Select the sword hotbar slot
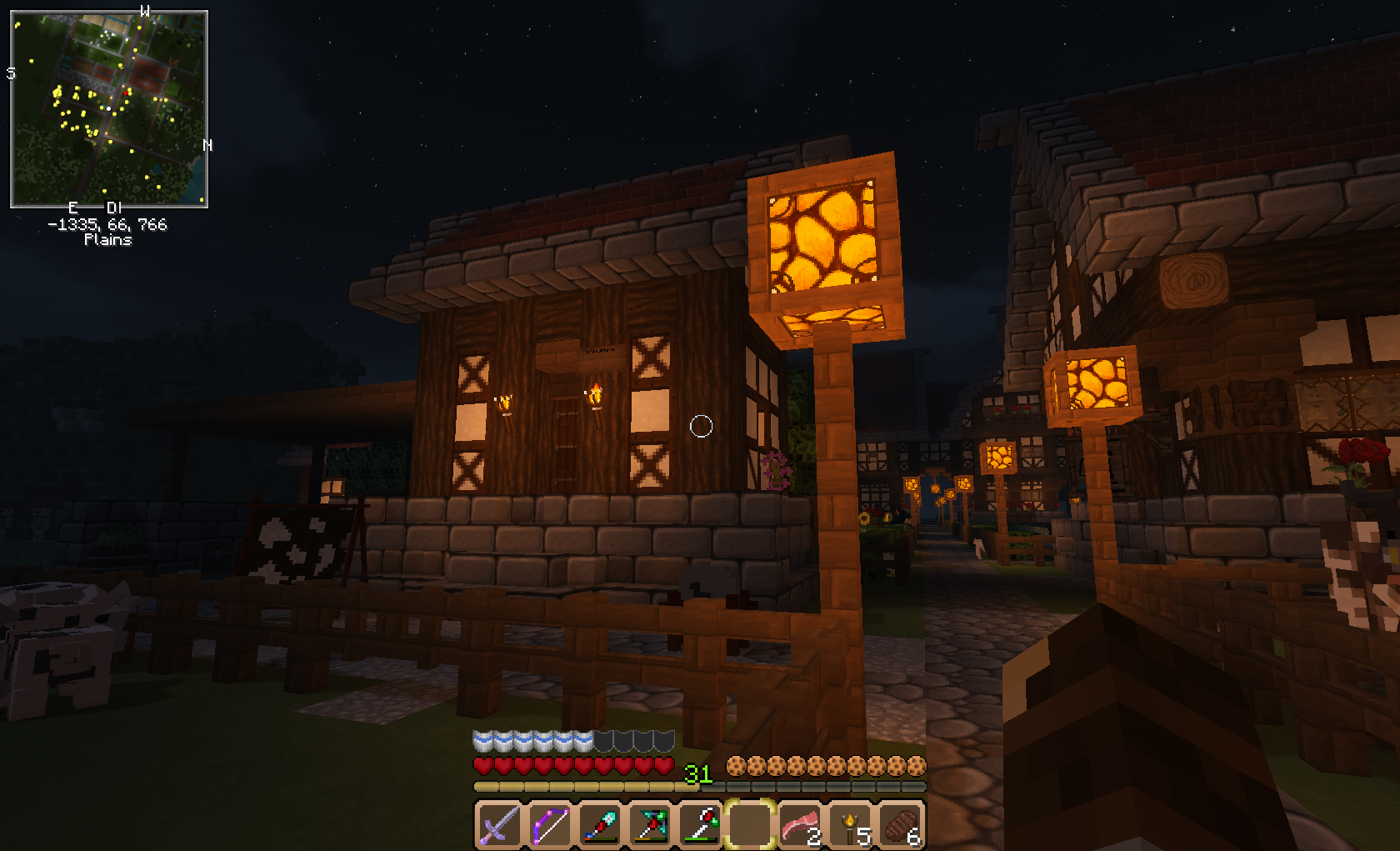Image resolution: width=1400 pixels, height=851 pixels. (x=499, y=826)
